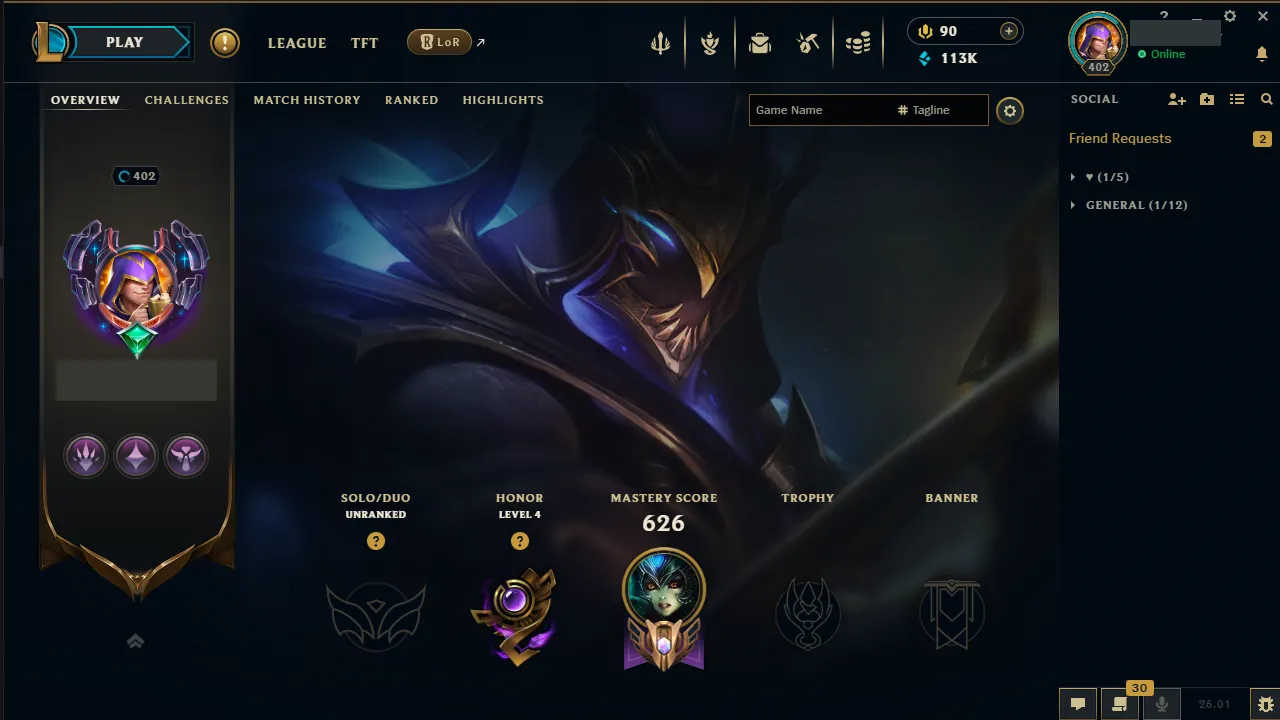Open the Loot backpack icon
Image resolution: width=1280 pixels, height=720 pixels.
(x=760, y=42)
